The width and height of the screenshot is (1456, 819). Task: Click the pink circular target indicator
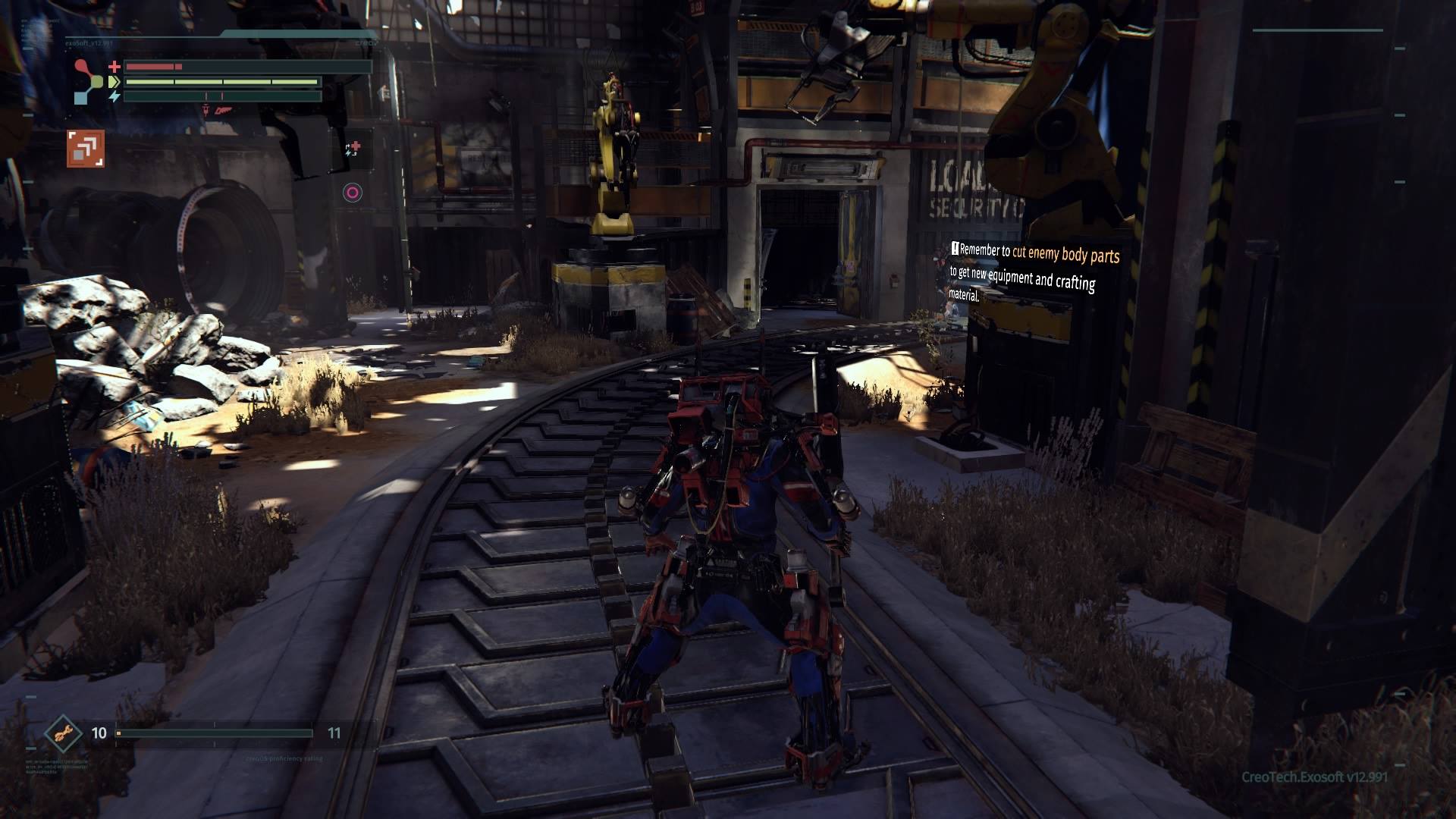coord(352,193)
